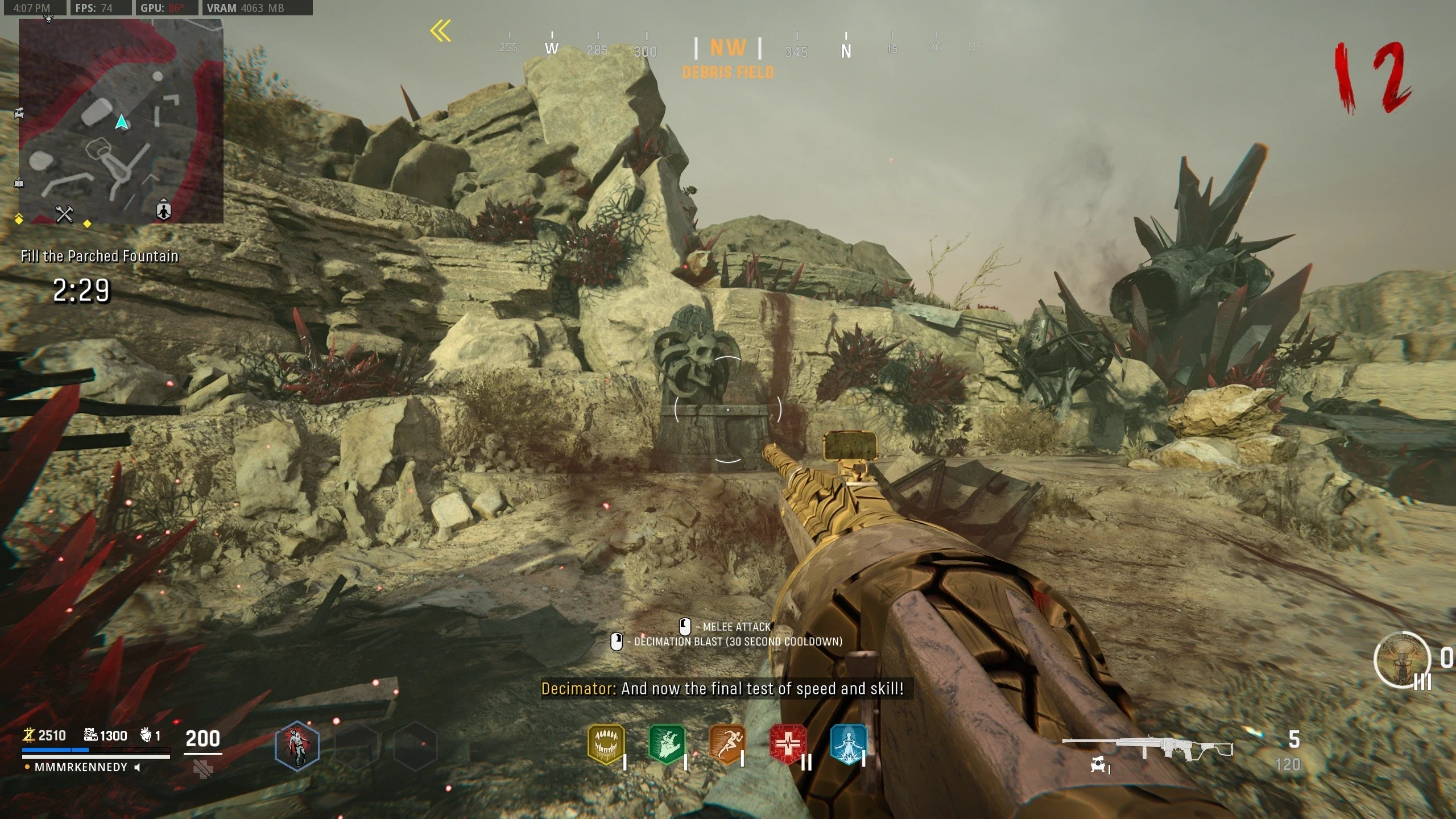Click the meditating figure marker on the minimap
1456x819 pixels.
[x=164, y=210]
